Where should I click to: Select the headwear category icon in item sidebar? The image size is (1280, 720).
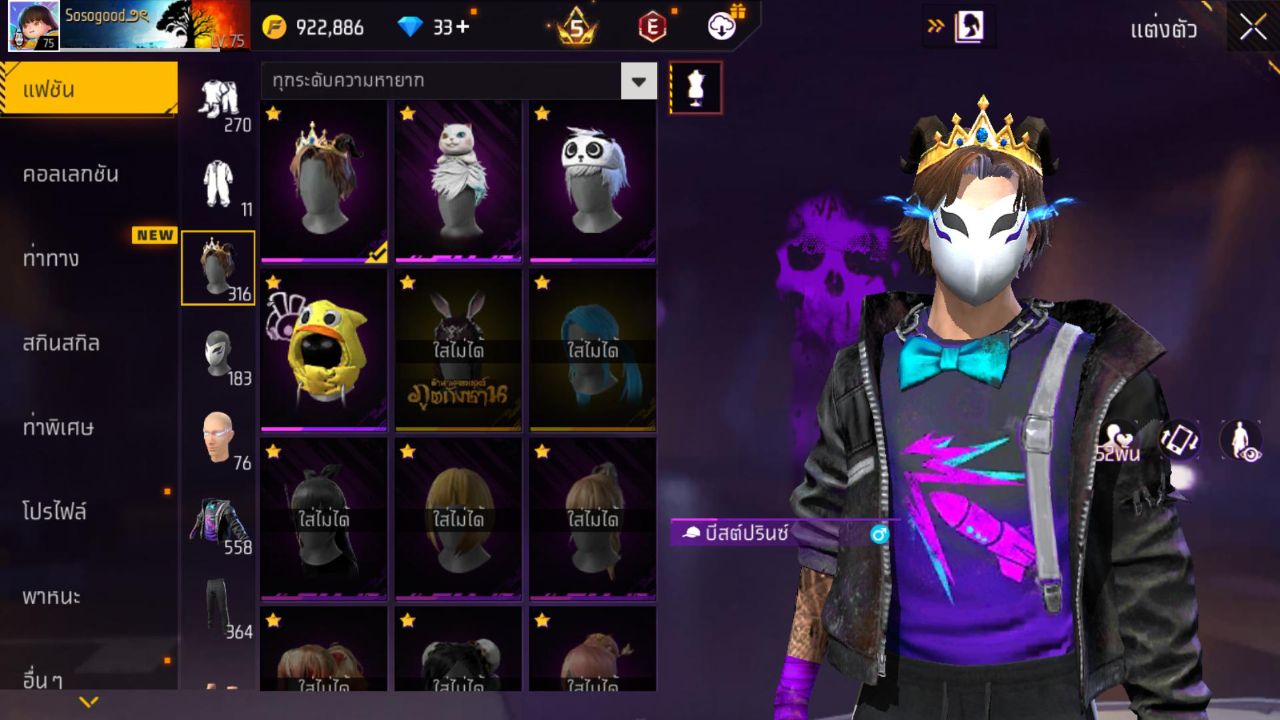coord(218,268)
